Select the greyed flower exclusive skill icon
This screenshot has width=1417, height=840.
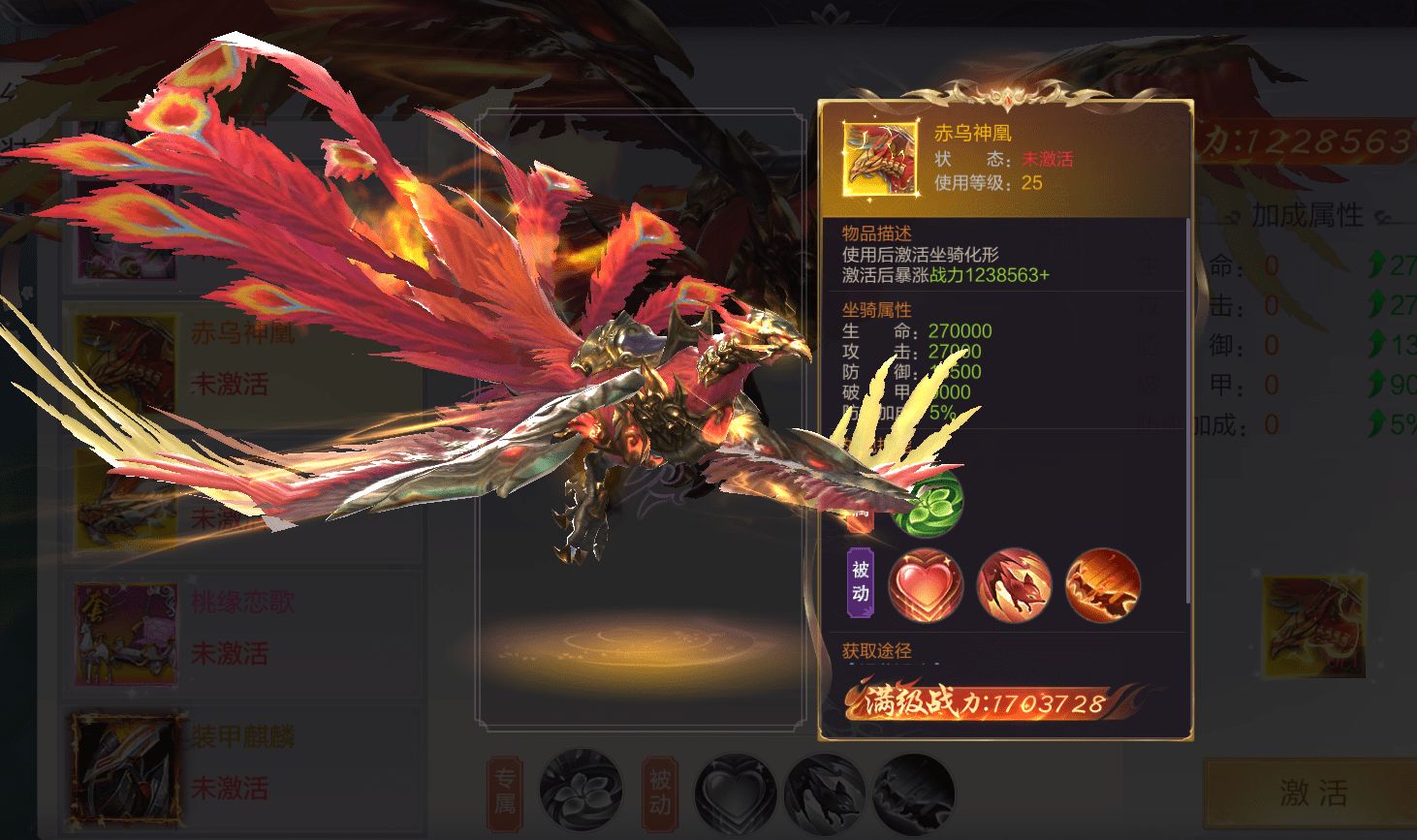tap(580, 791)
